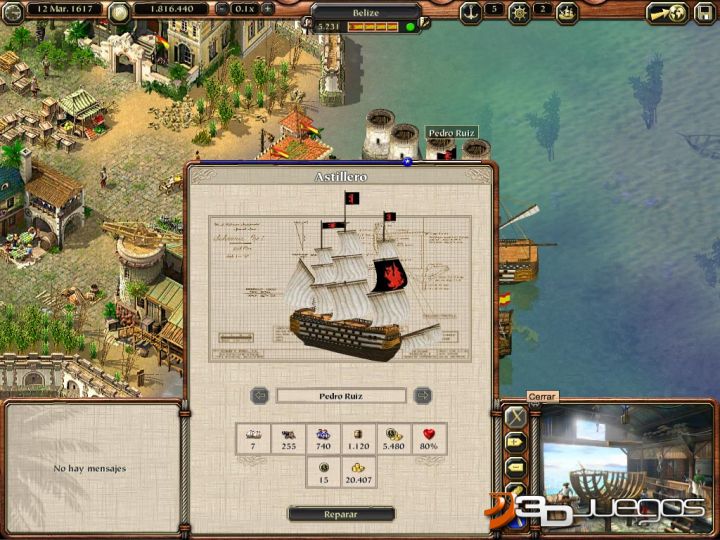The width and height of the screenshot is (720, 540).
Task: Click the Reparar button
Action: click(x=341, y=514)
